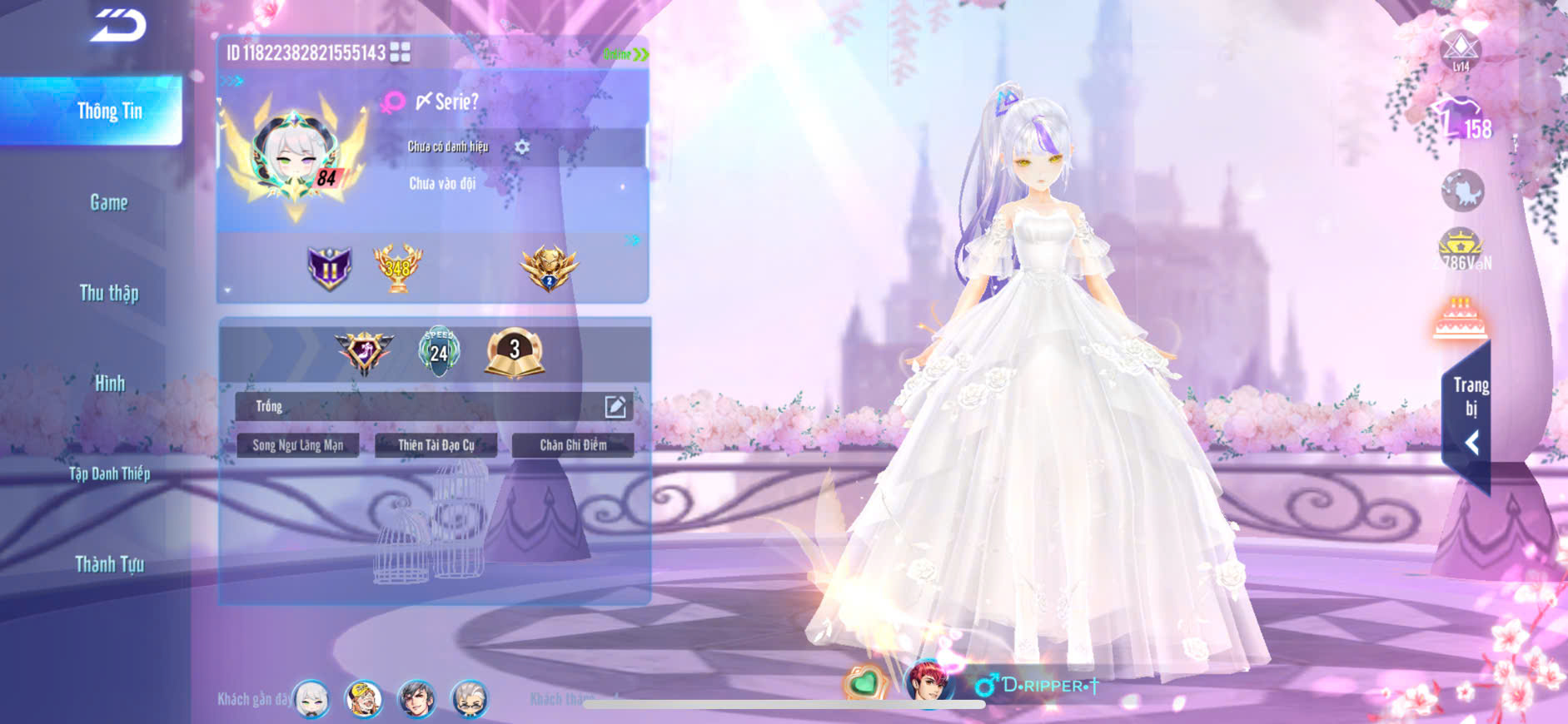Expand the Trang bị equipment panel

(x=1471, y=416)
